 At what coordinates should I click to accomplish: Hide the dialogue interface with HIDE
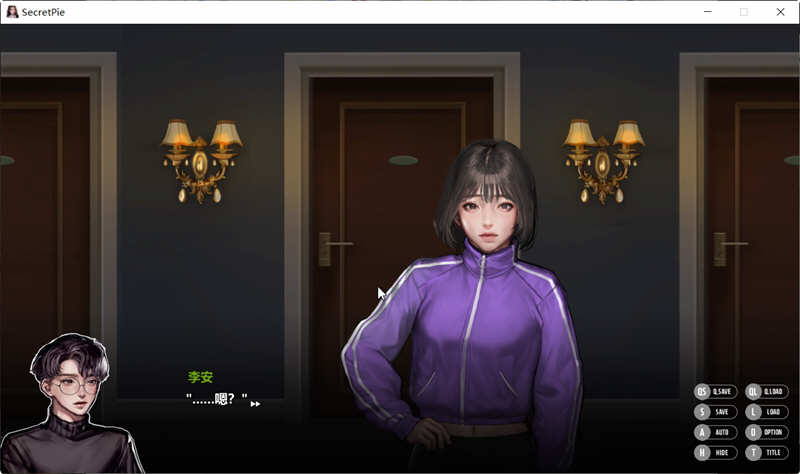(x=715, y=452)
